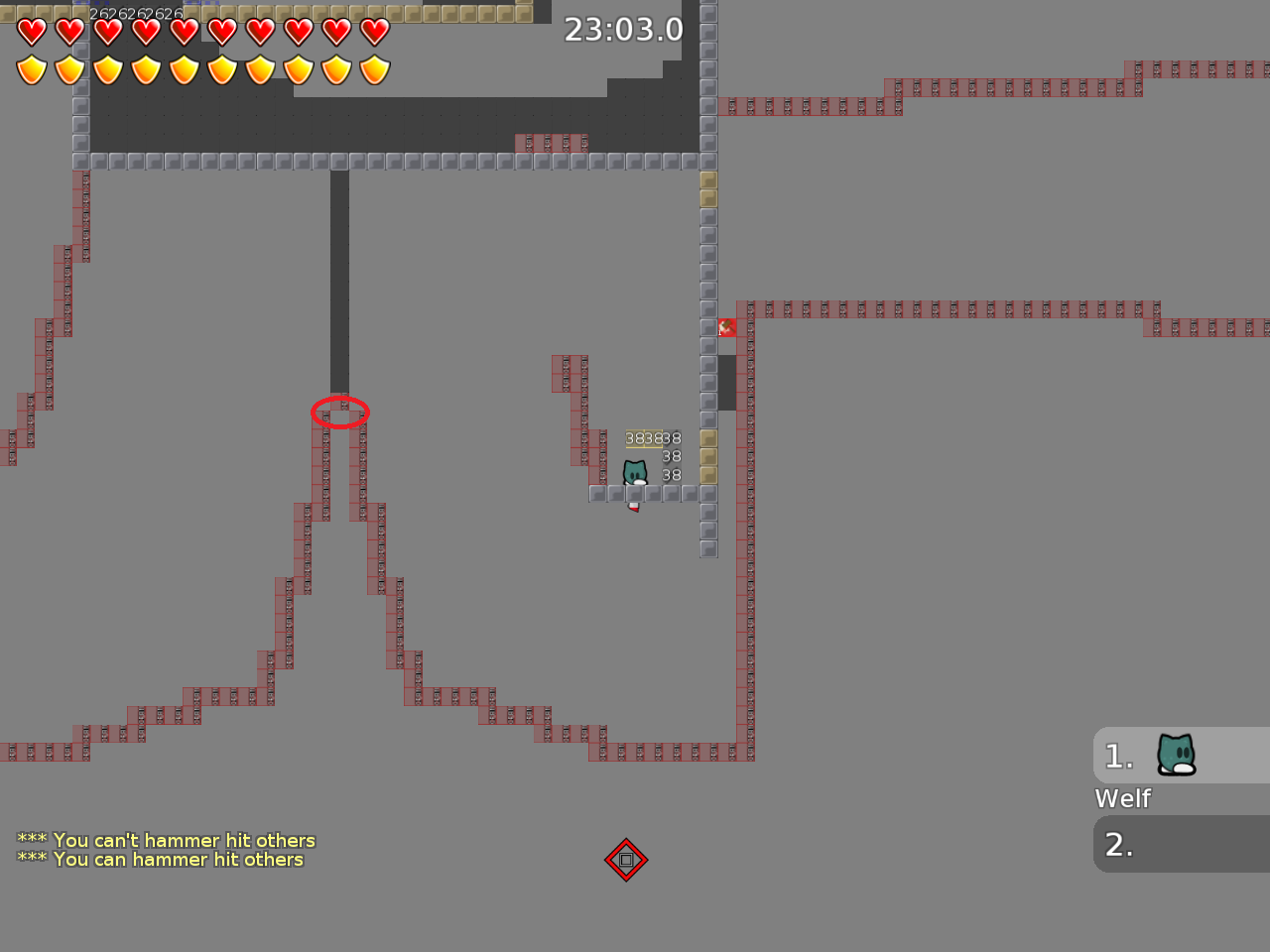Screen dimensions: 1270x952
Task: Toggle the lowest 38 tile near the gold blocks
Action: tap(671, 474)
